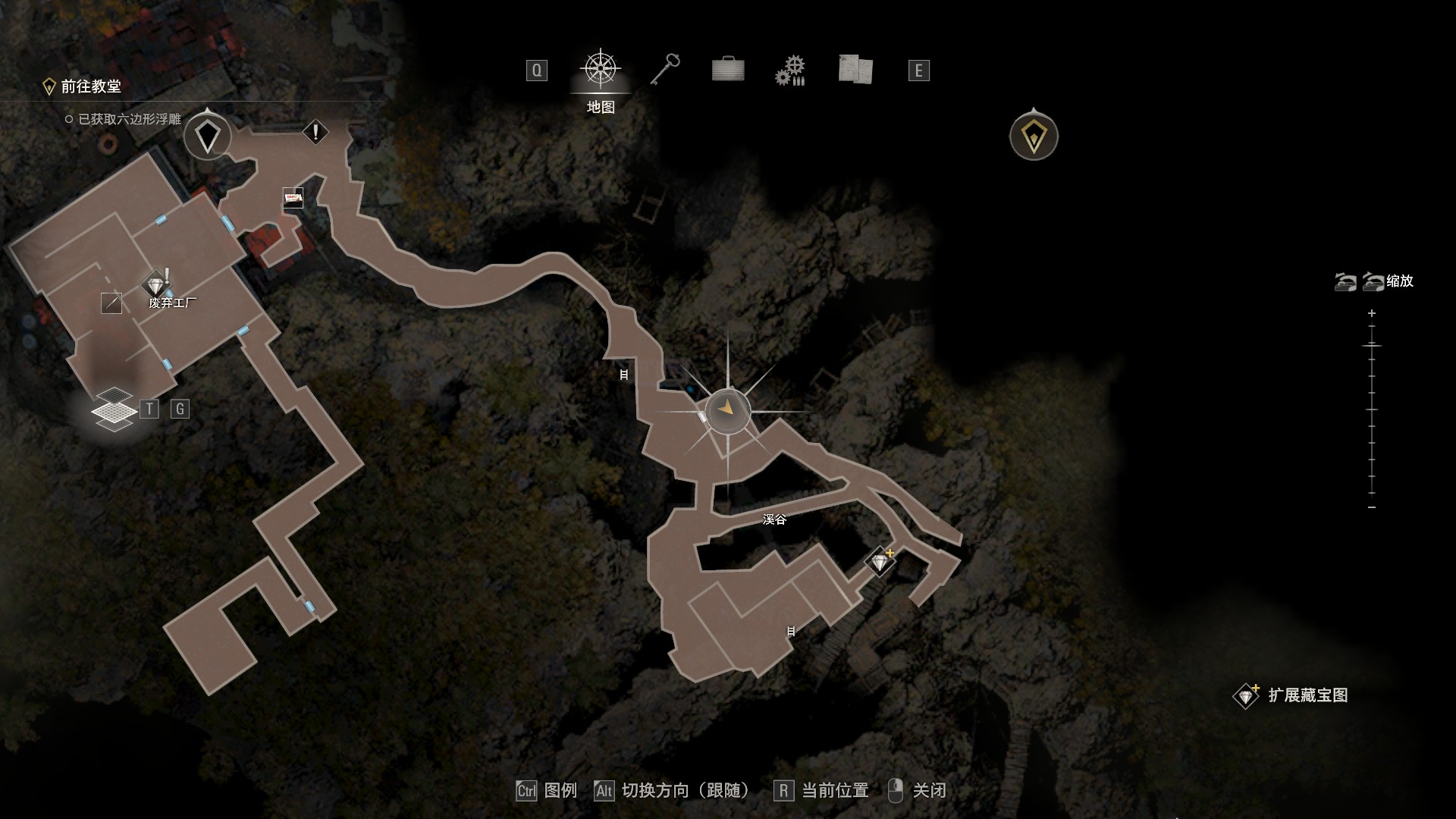Click the white destination marker near factory
Screen dimensions: 1456x819
click(x=207, y=136)
